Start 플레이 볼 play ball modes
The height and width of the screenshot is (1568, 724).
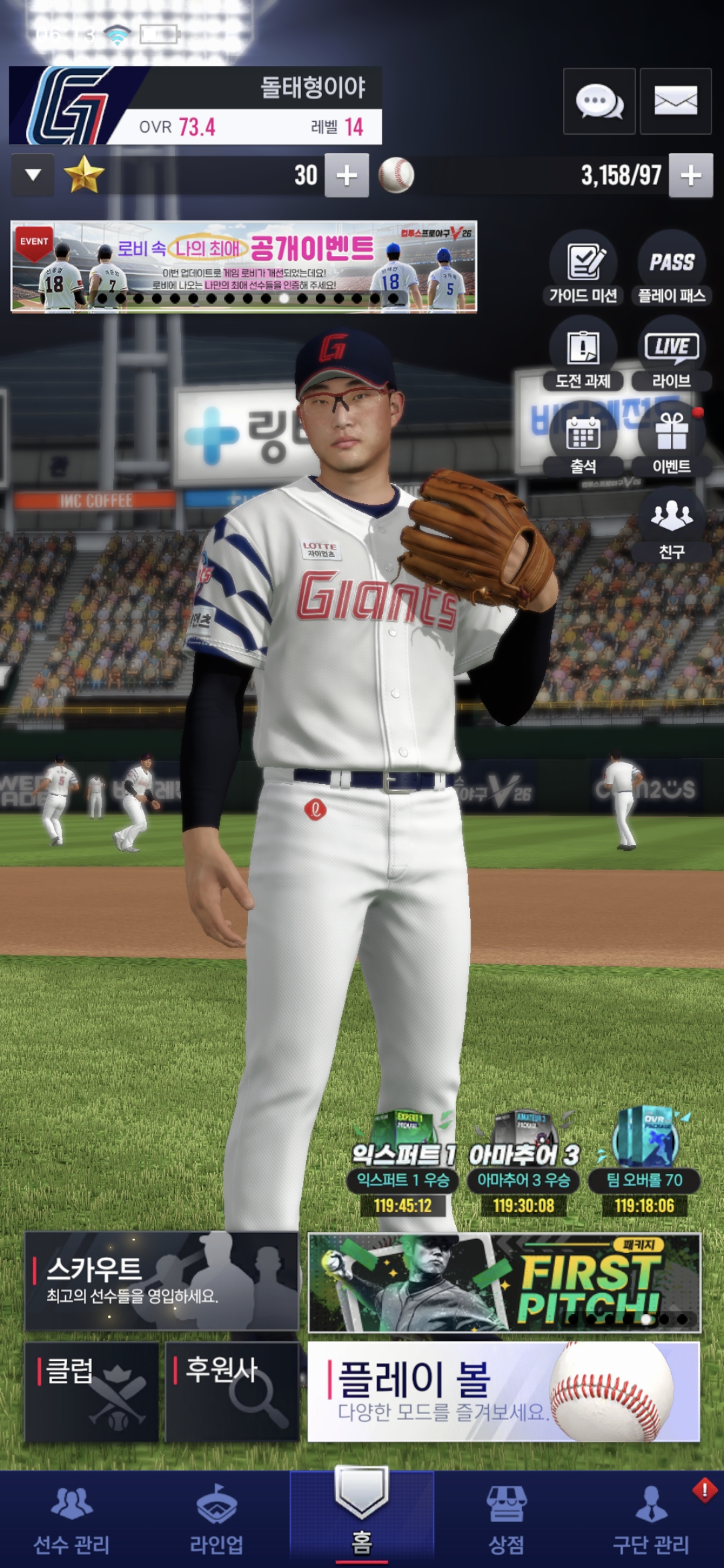[x=503, y=1391]
